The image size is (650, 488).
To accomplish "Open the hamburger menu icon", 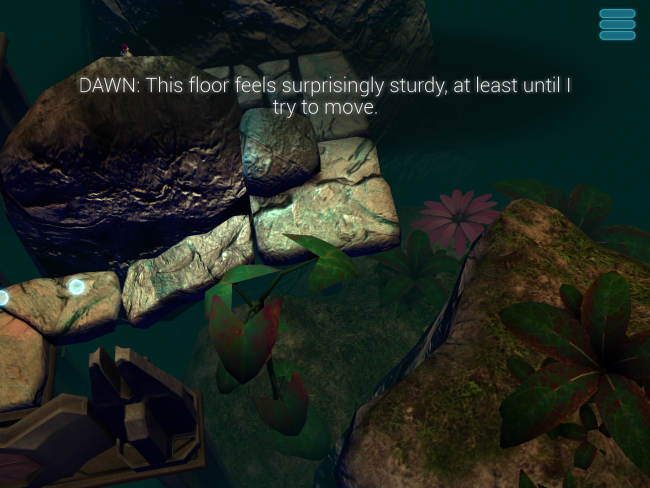I will click(x=617, y=25).
